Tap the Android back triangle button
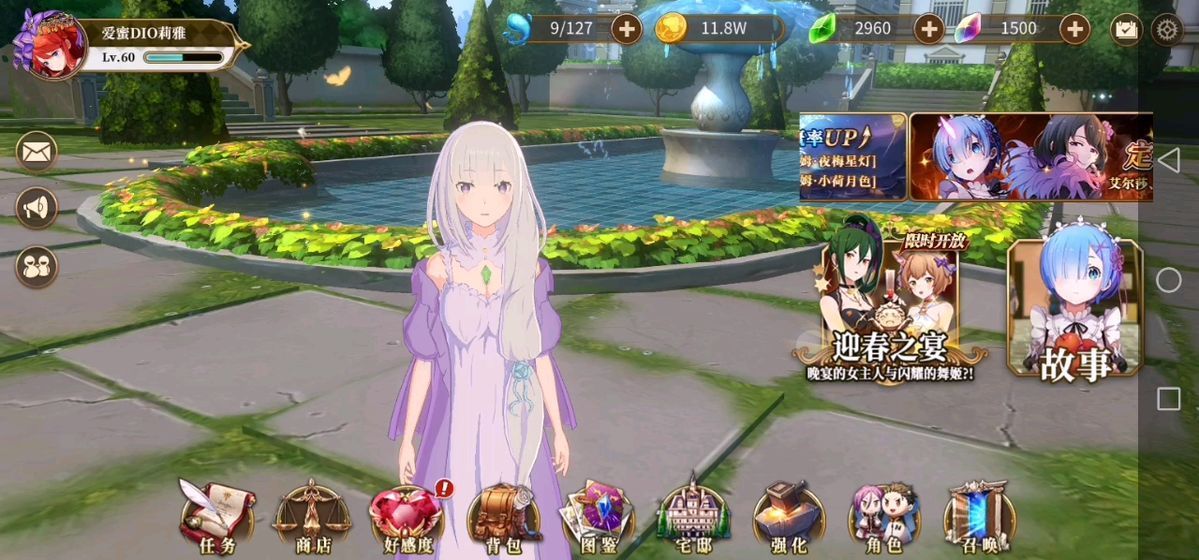The width and height of the screenshot is (1199, 560). tap(1168, 160)
